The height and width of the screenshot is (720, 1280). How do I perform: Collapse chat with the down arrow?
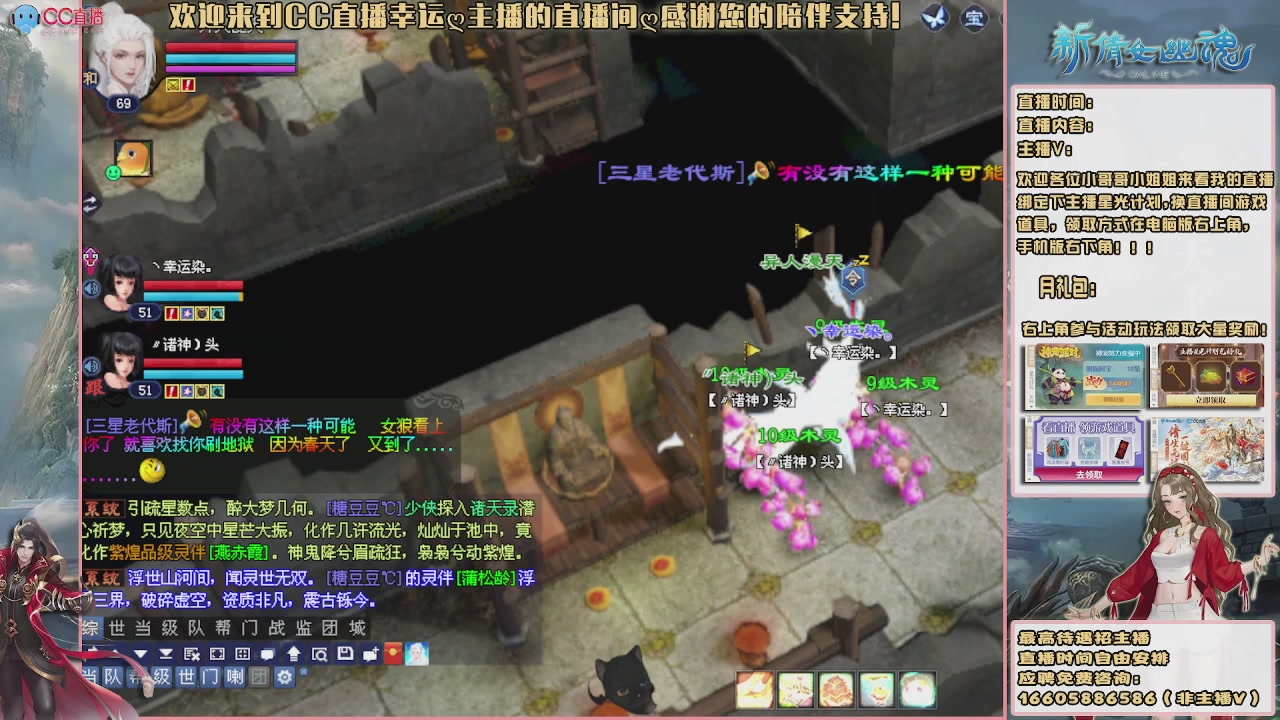click(141, 653)
